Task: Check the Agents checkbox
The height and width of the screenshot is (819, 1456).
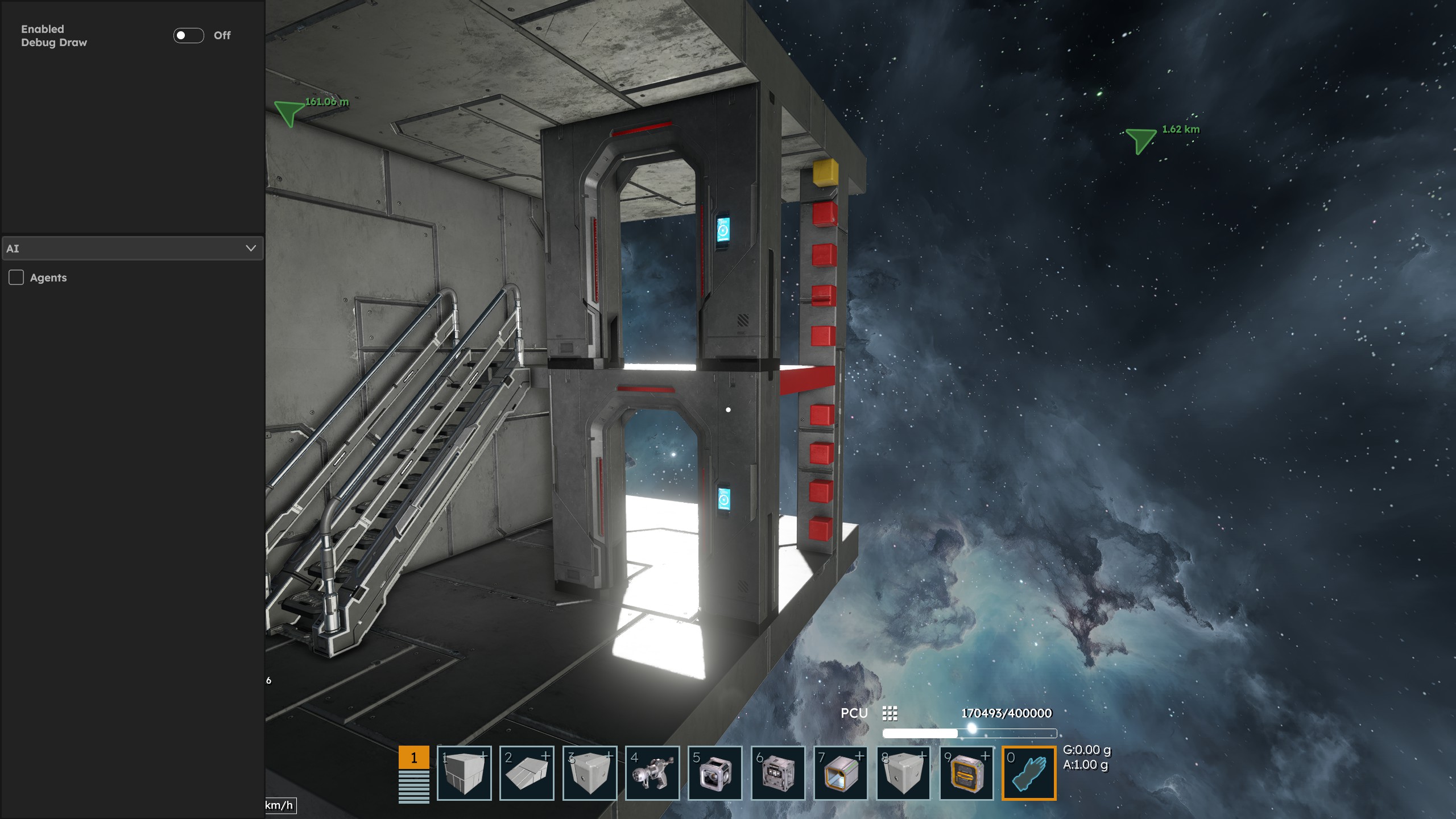Action: [16, 278]
